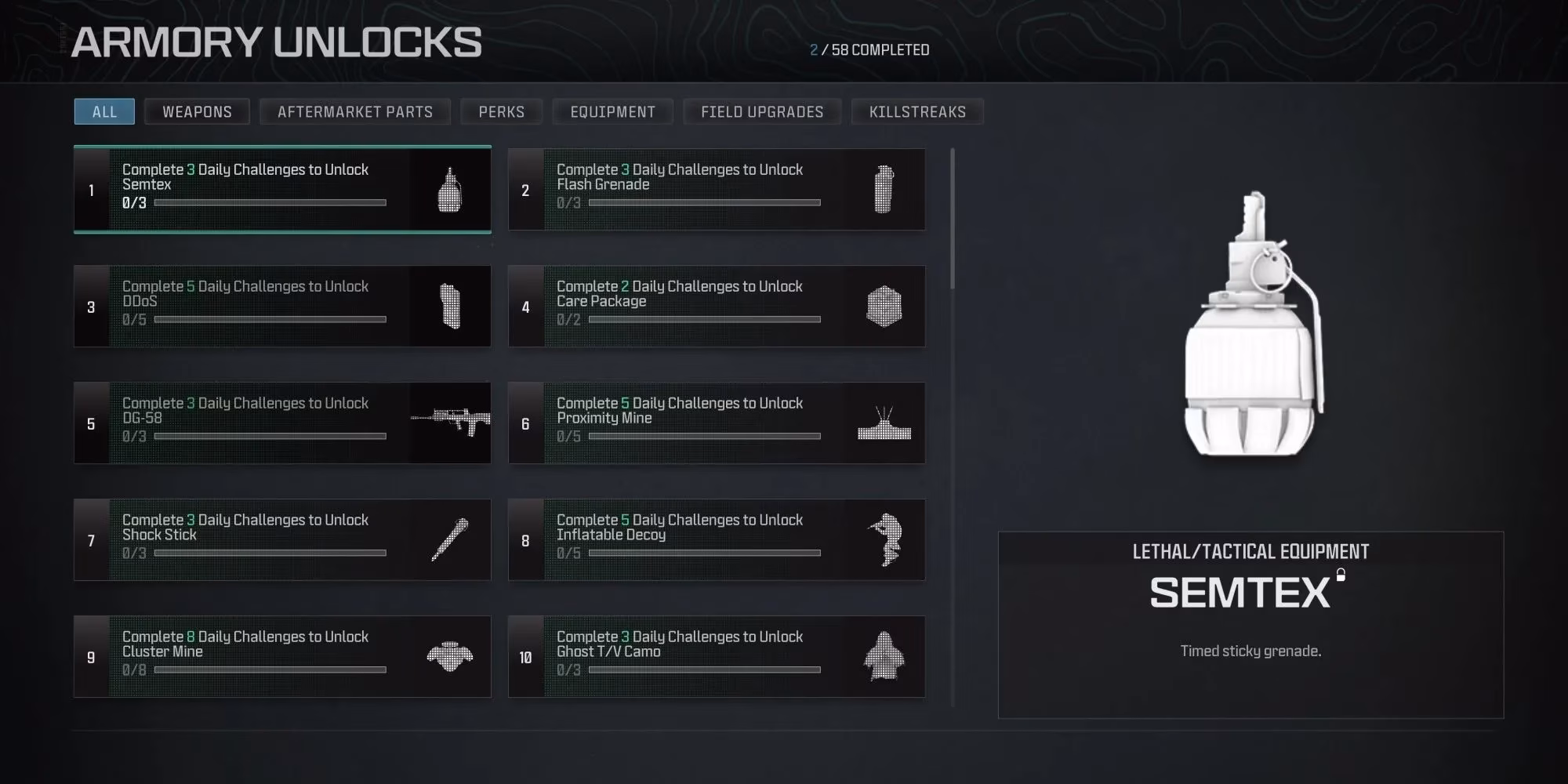
Task: Select the DDoS device icon on challenge 3
Action: pos(448,307)
